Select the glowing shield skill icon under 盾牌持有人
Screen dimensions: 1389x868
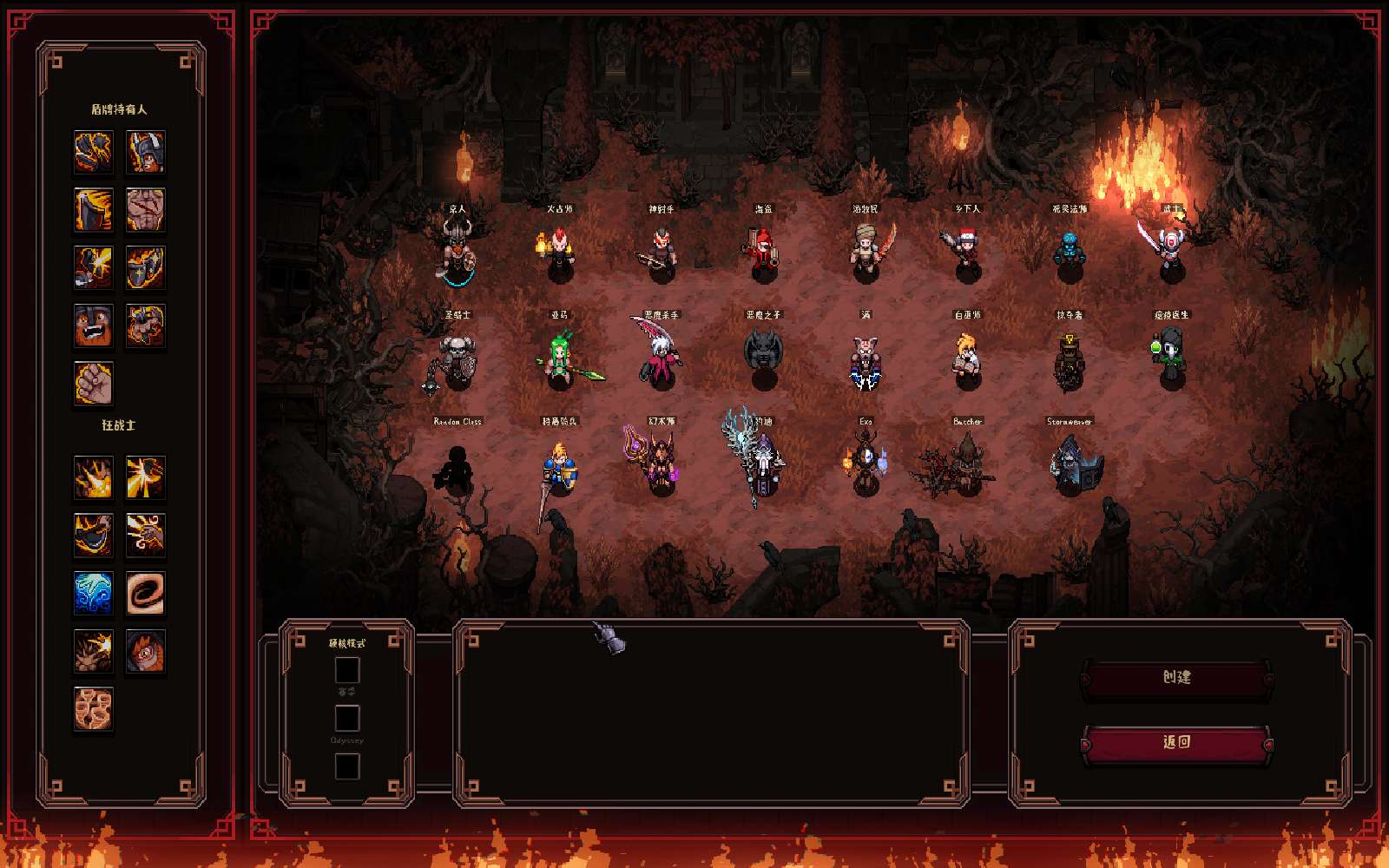pyautogui.click(x=145, y=266)
